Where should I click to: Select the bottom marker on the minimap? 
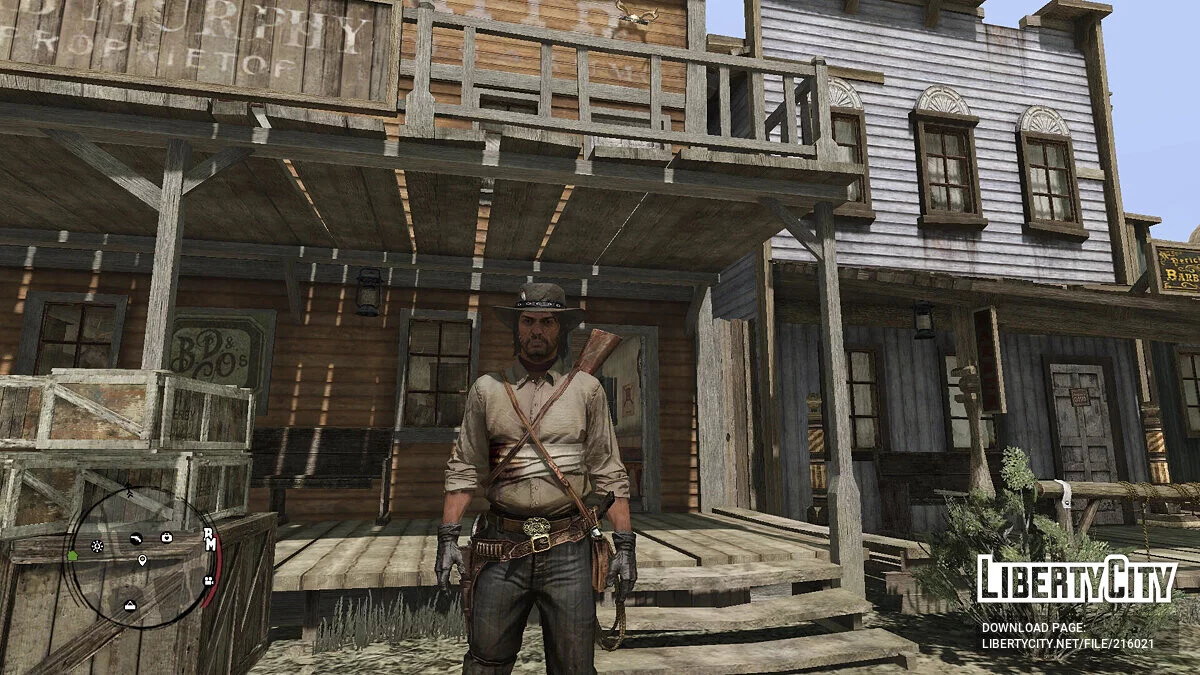tap(130, 605)
